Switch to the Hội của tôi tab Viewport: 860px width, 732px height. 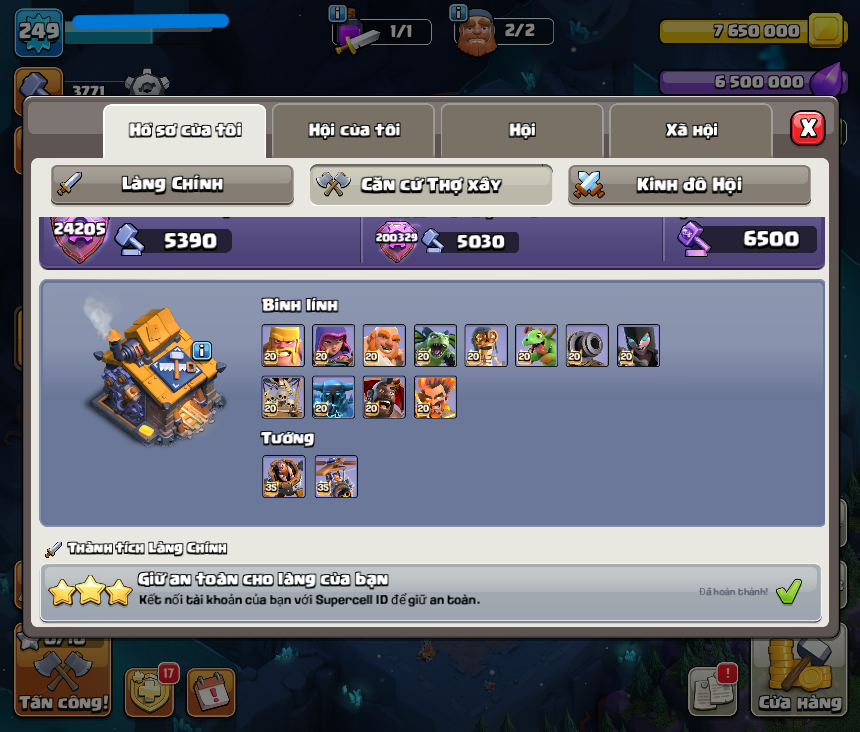coord(353,130)
